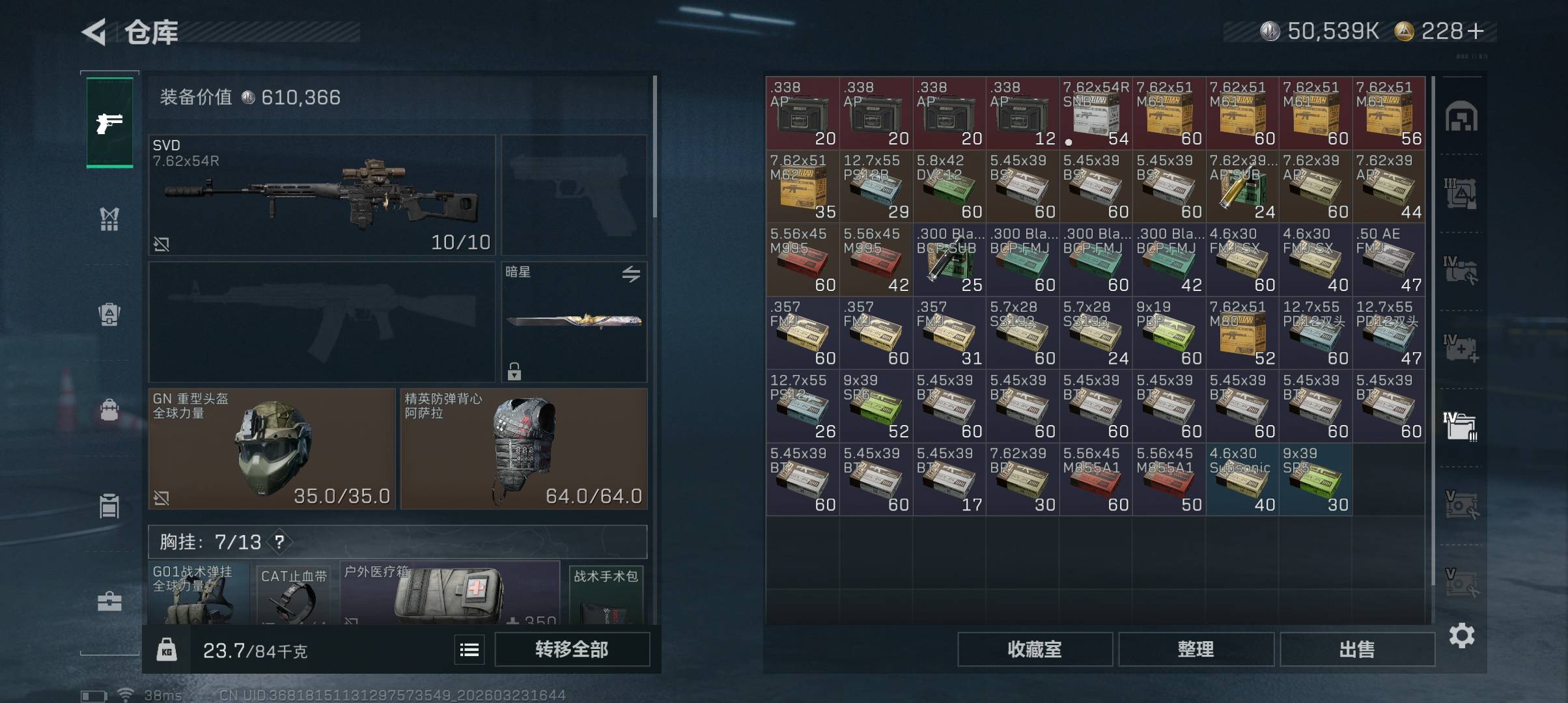Viewport: 1568px width, 703px height.
Task: Choose the 出售 sell button
Action: [x=1357, y=649]
